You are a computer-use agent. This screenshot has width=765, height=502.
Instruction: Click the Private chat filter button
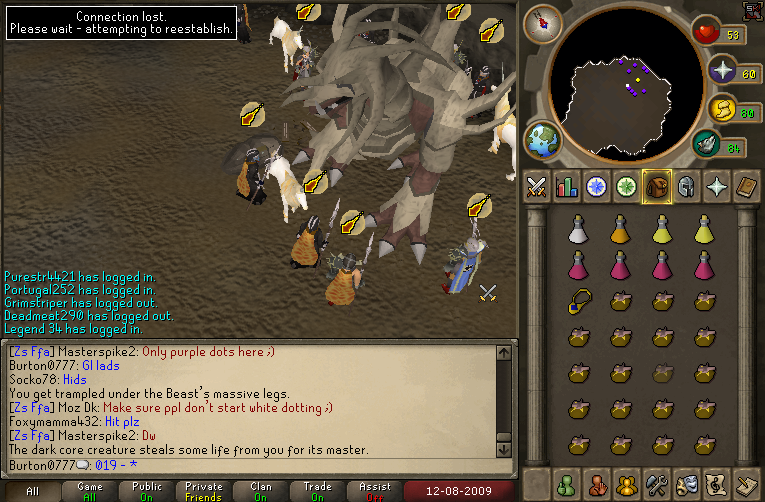(204, 491)
